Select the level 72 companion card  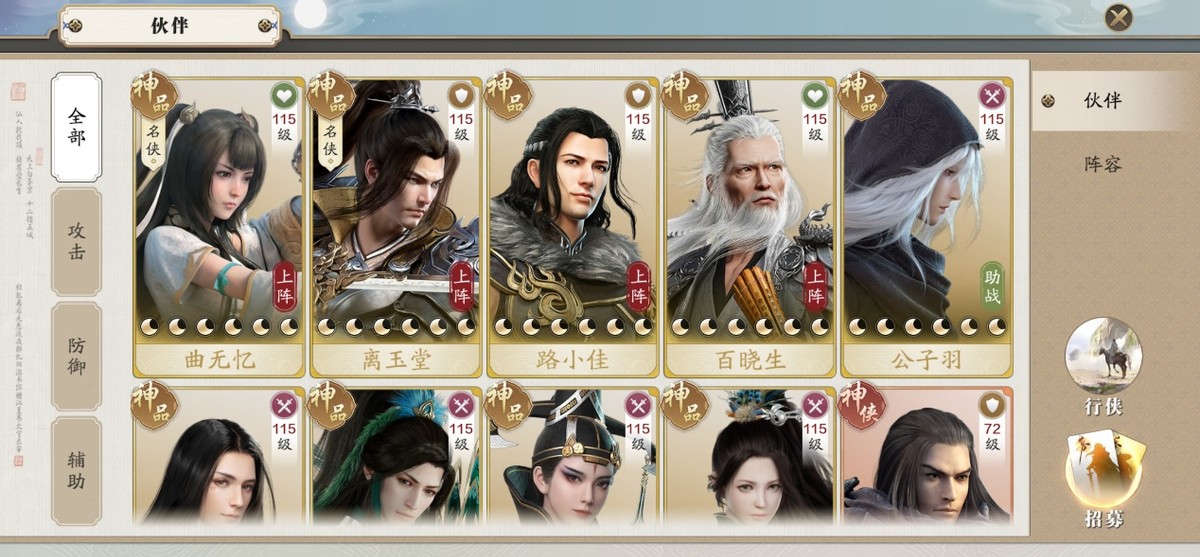tap(926, 455)
